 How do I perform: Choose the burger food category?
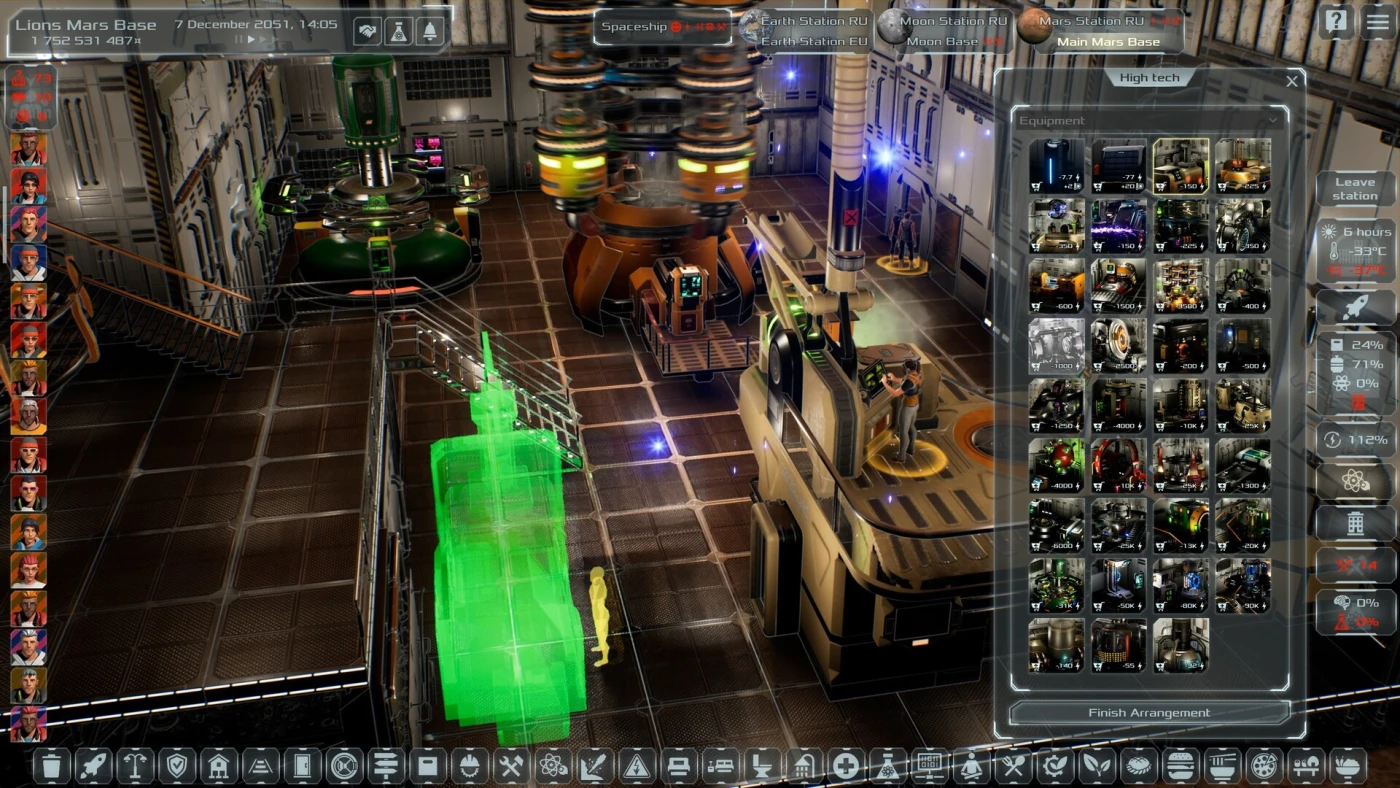click(1181, 766)
